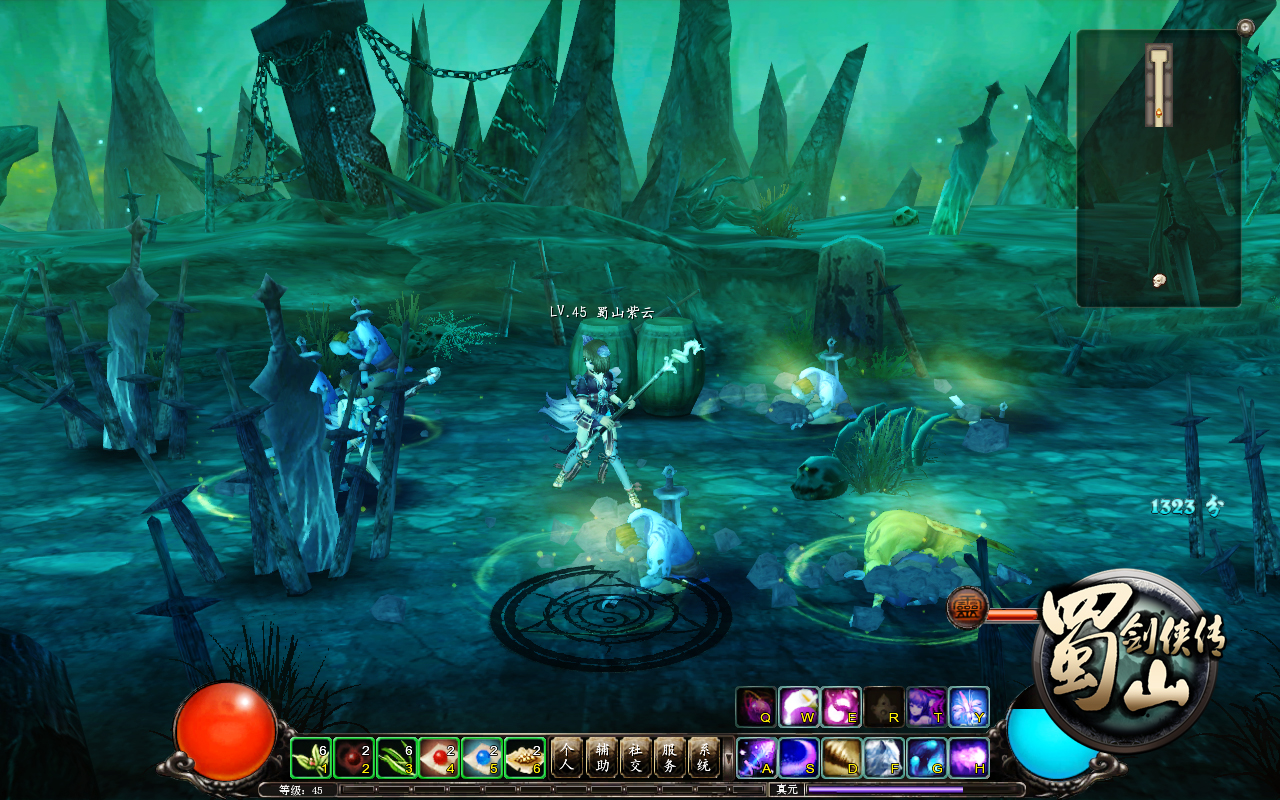The height and width of the screenshot is (800, 1280).
Task: Use the dark red orb item in slot 2
Action: click(x=354, y=758)
